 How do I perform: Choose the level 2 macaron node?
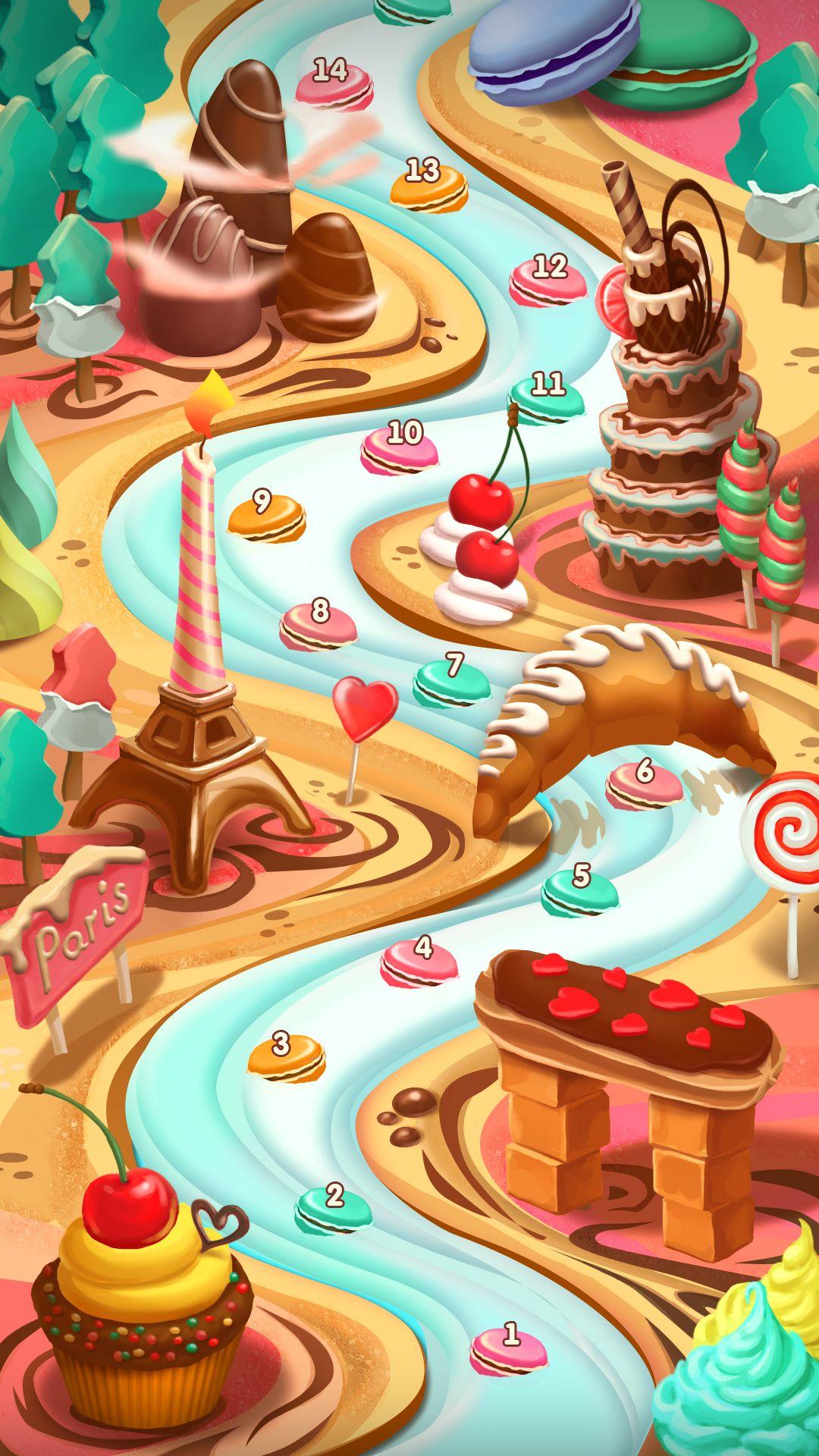pyautogui.click(x=334, y=1206)
